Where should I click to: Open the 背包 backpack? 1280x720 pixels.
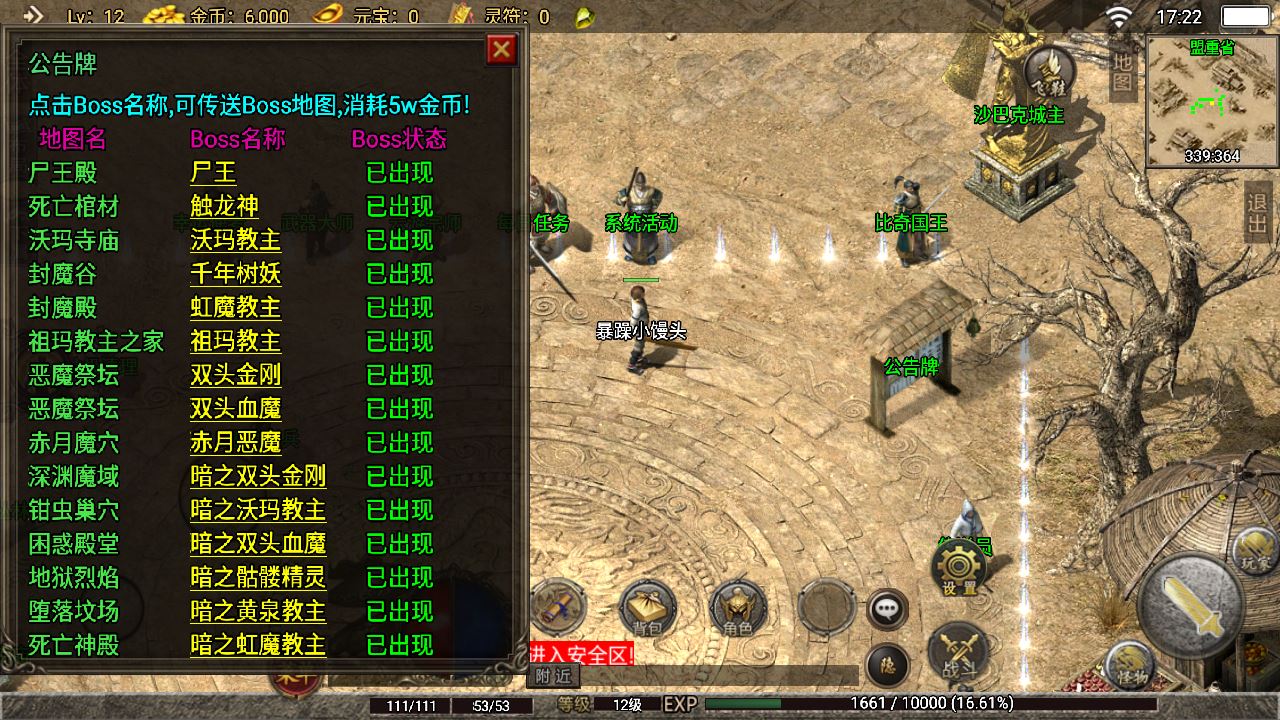pyautogui.click(x=648, y=608)
